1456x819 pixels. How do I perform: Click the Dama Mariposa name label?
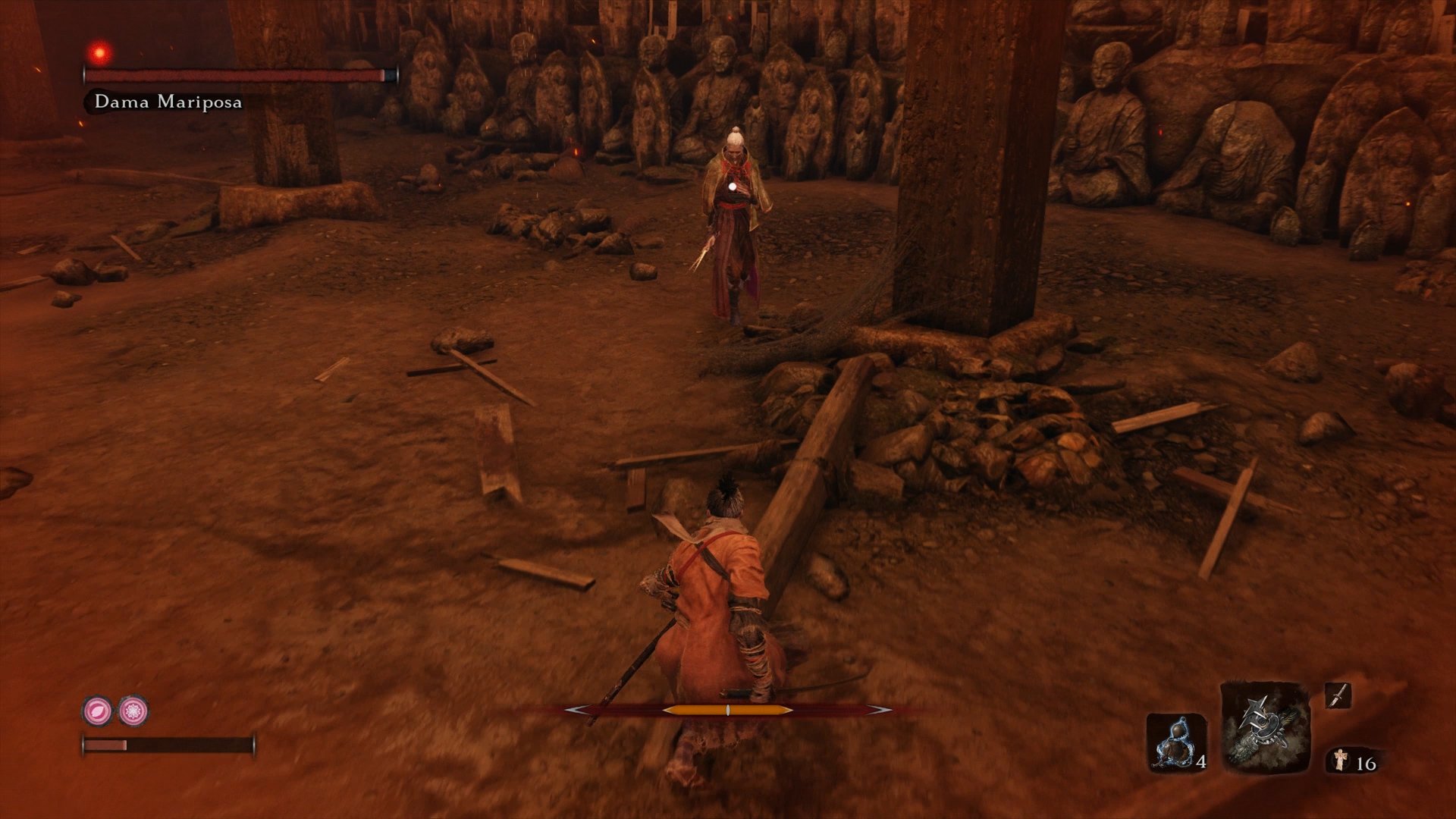point(168,99)
